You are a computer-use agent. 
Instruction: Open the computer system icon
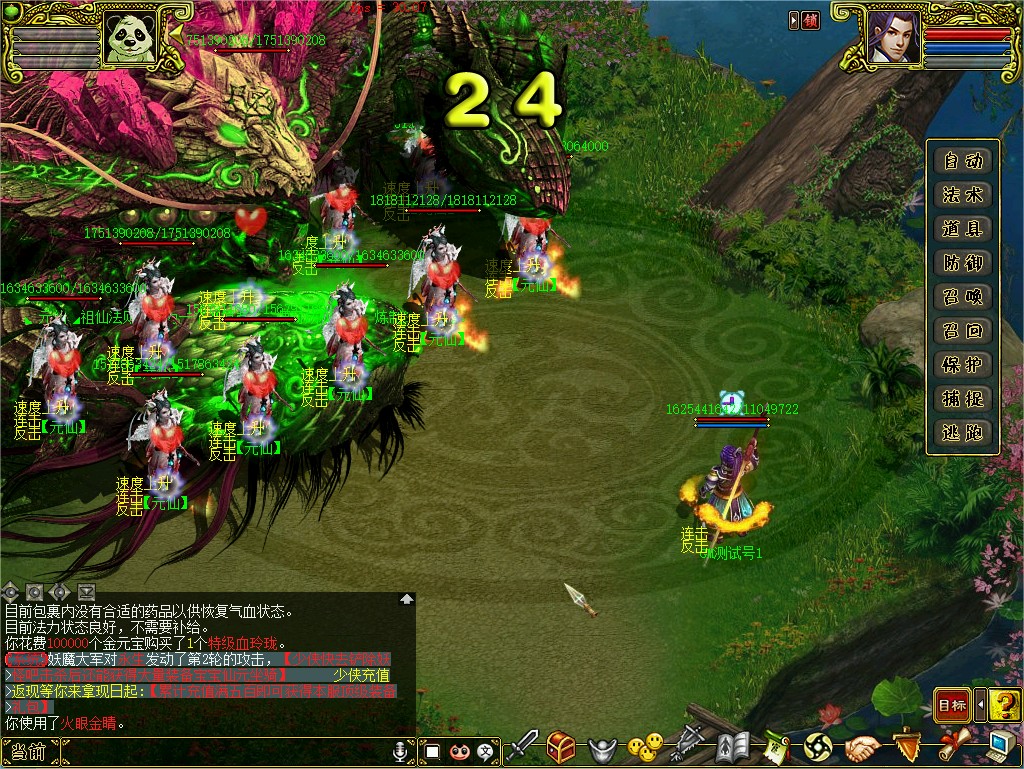[x=1001, y=747]
